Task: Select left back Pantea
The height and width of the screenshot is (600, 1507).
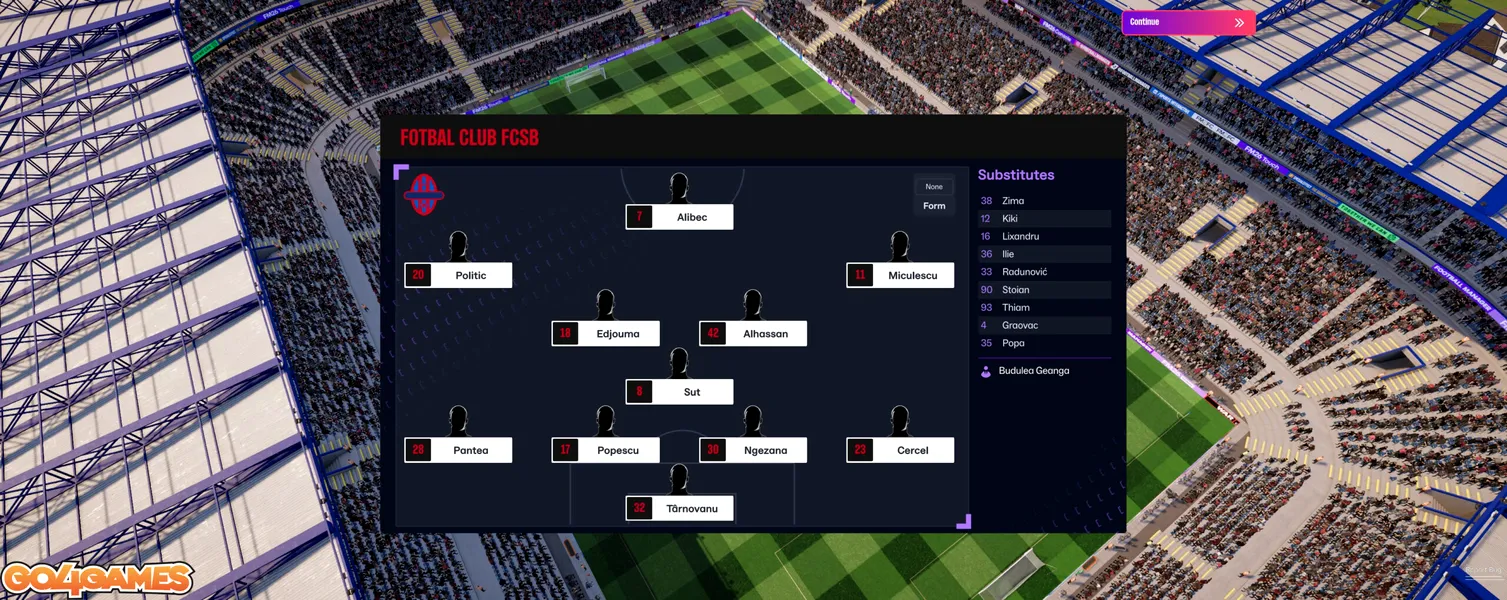Action: pos(459,450)
